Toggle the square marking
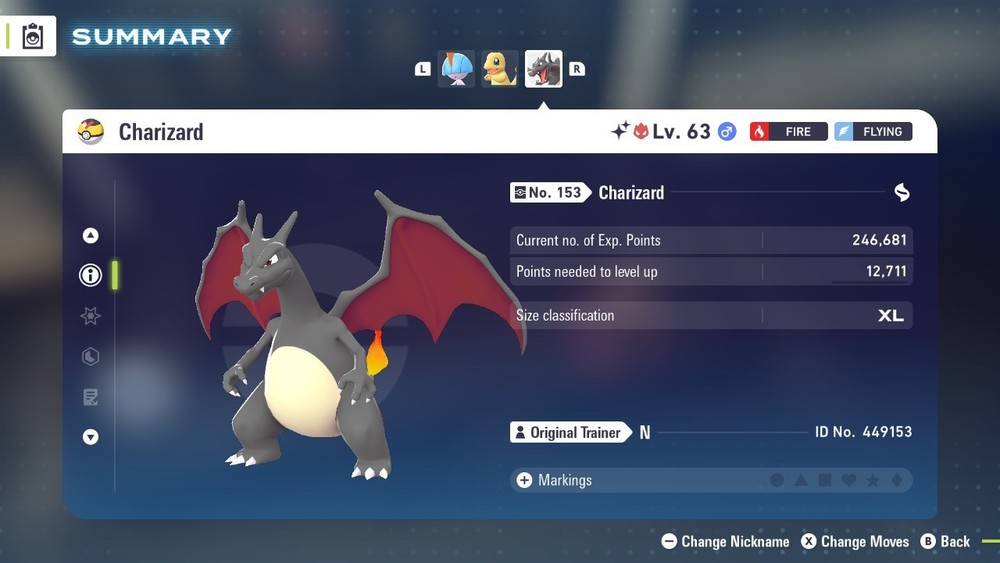Screen dimensions: 1000x563 (825, 481)
